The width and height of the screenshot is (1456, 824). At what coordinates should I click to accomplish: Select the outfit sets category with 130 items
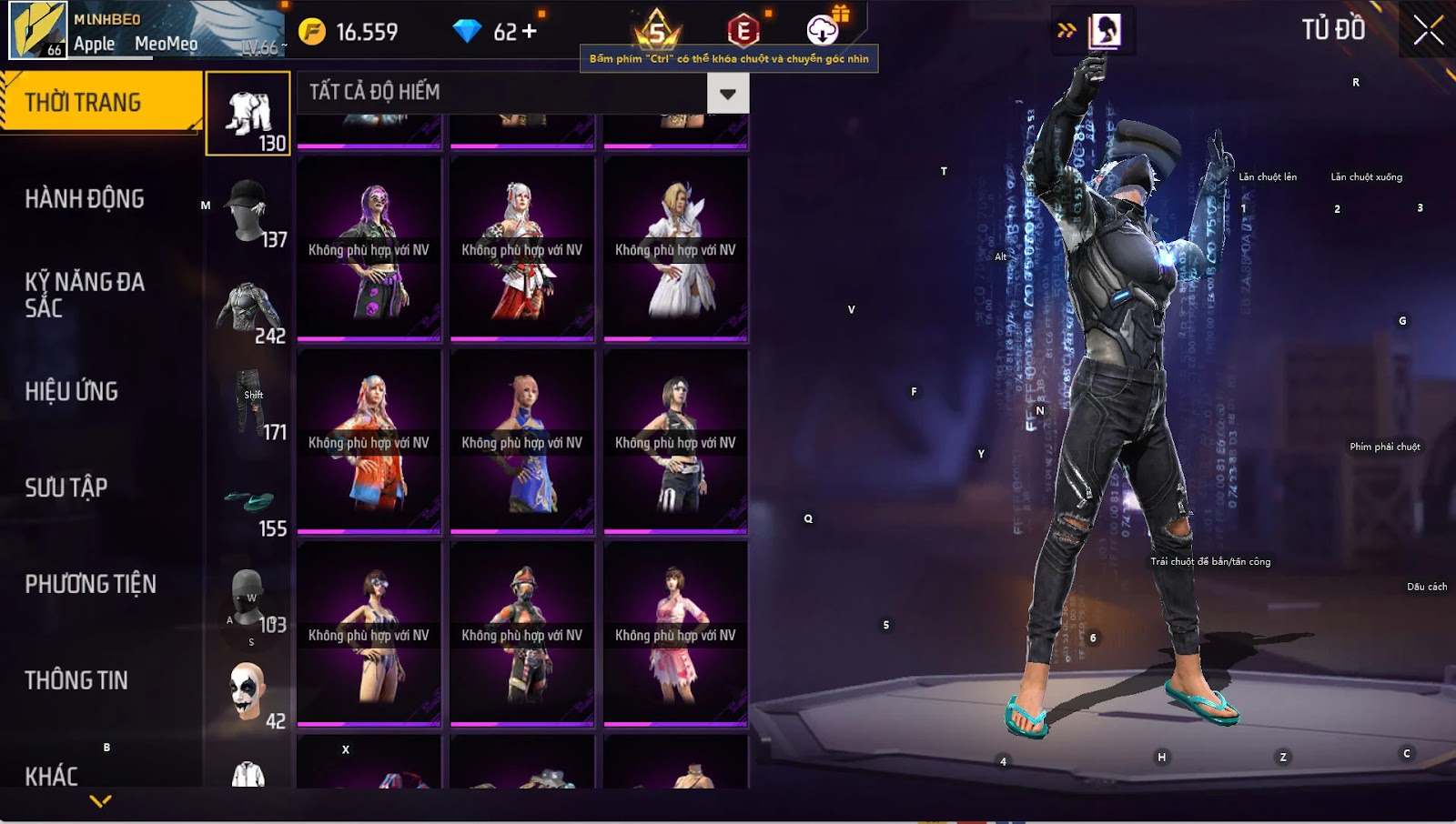pos(248,115)
